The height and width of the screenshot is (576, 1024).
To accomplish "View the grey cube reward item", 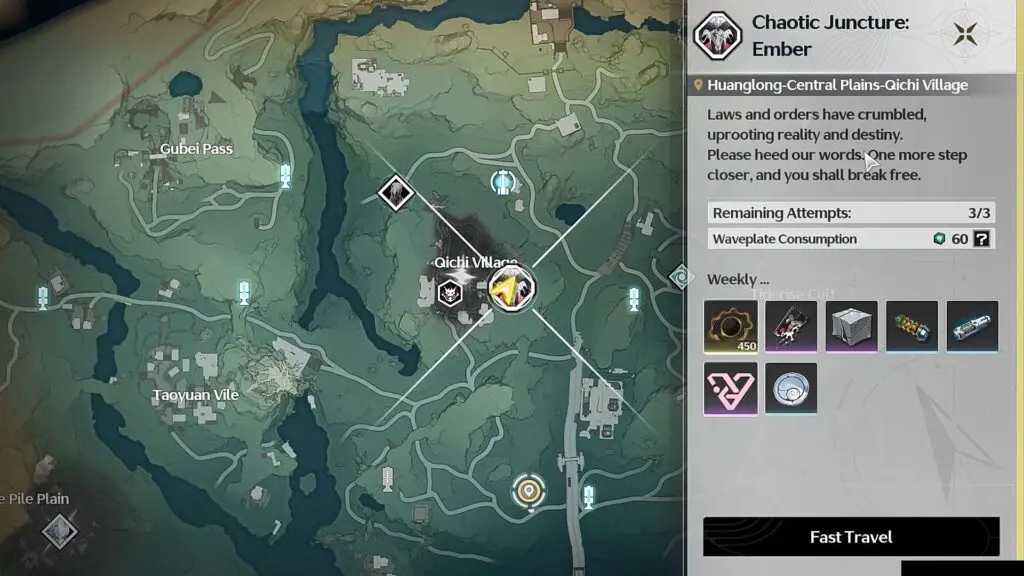I will pyautogui.click(x=851, y=327).
